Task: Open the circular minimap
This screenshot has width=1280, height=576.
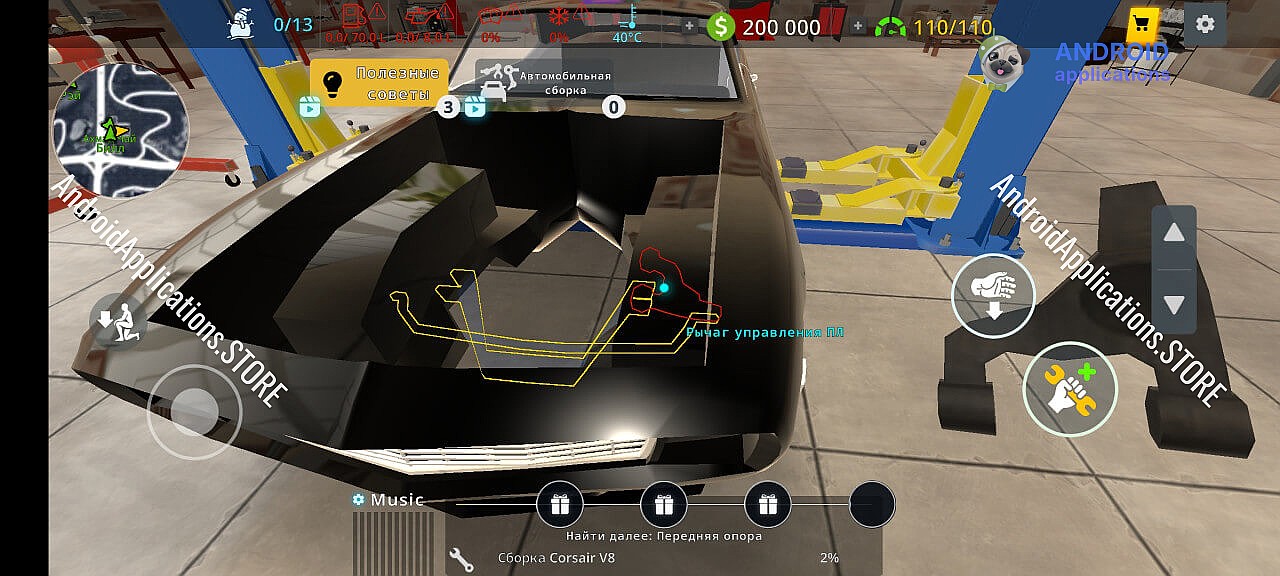Action: tap(120, 132)
